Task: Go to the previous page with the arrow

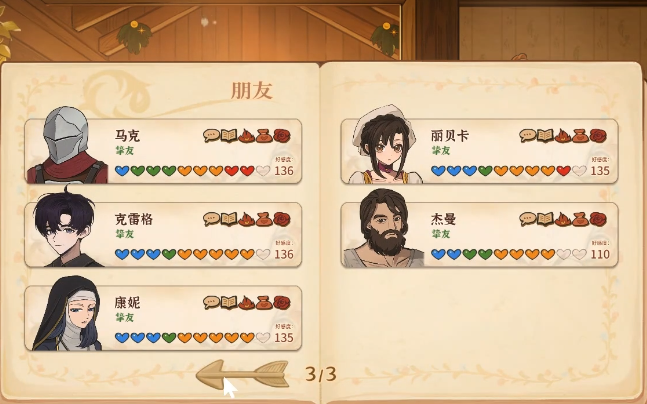Action: tap(241, 375)
